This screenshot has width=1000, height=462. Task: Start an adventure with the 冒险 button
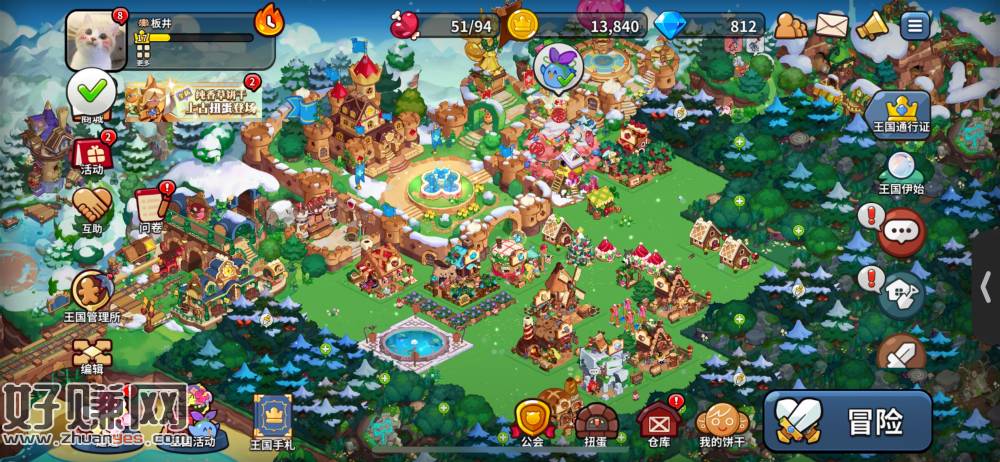pyautogui.click(x=848, y=421)
